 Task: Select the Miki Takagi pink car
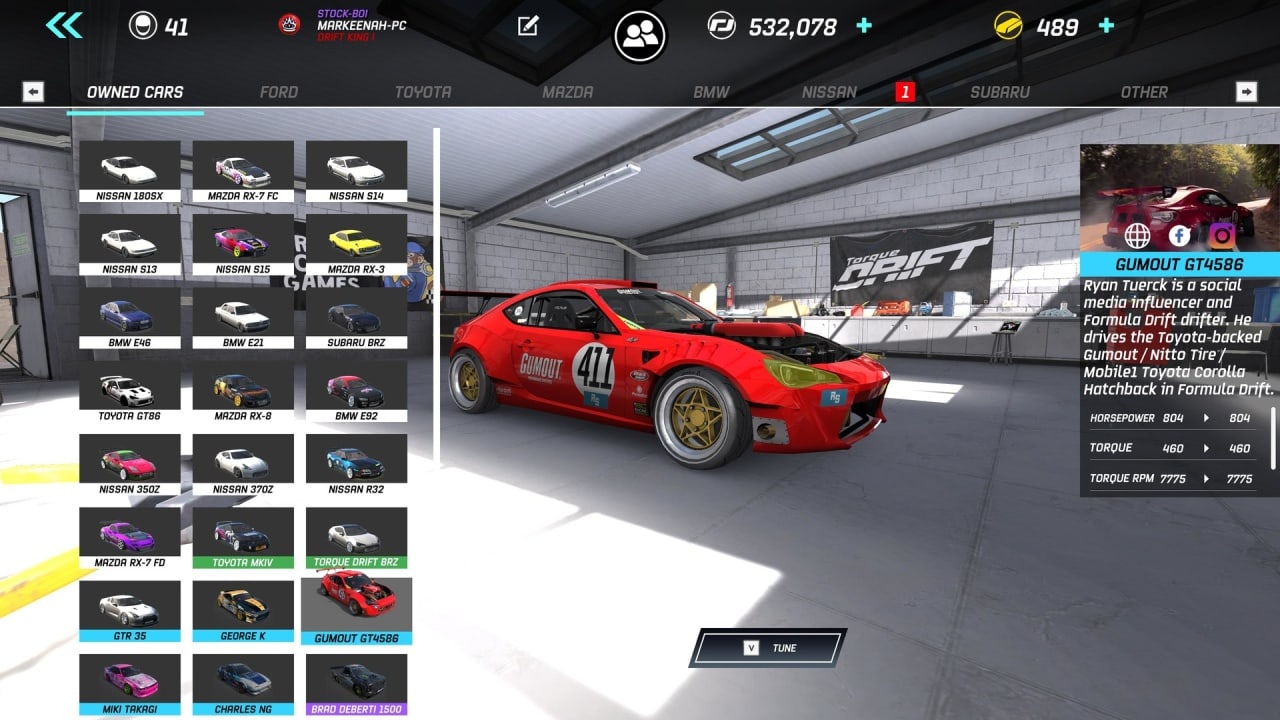(130, 684)
